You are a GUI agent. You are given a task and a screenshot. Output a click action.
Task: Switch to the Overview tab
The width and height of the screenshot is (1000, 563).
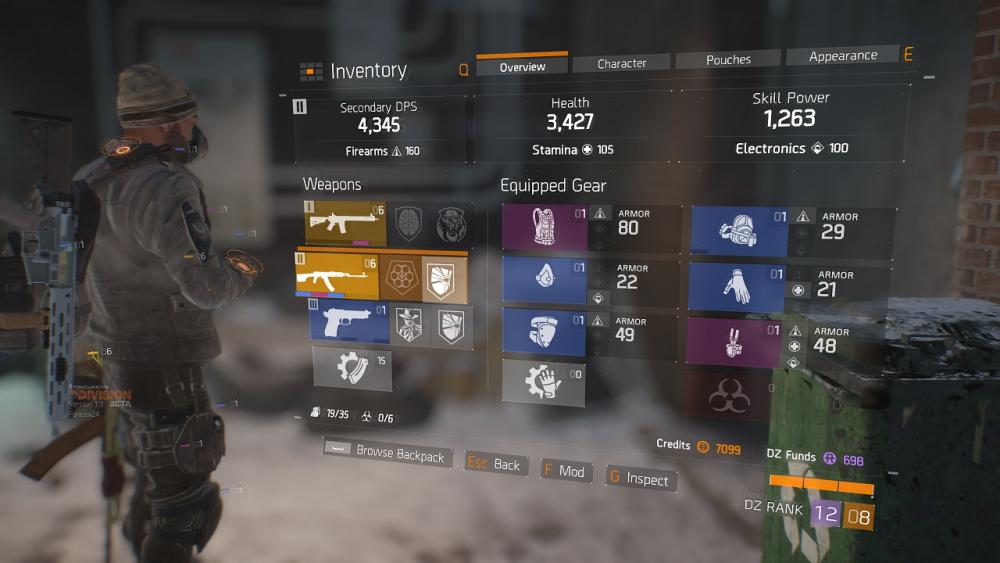(522, 66)
